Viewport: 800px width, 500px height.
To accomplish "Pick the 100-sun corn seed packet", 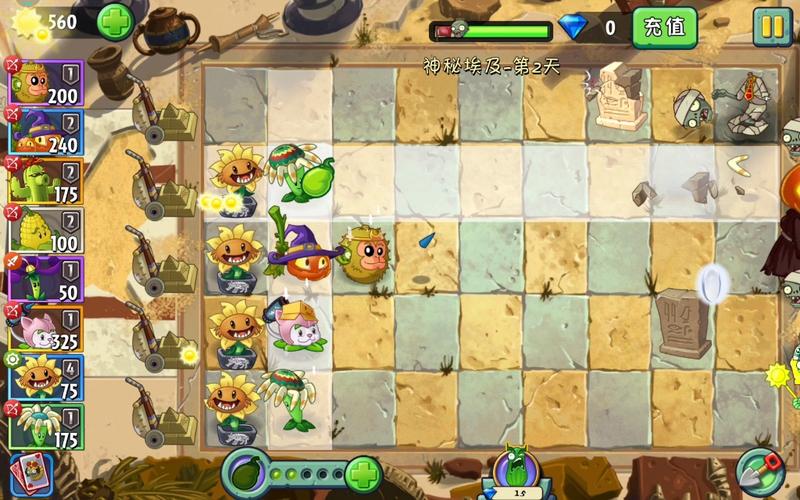I will click(x=45, y=230).
